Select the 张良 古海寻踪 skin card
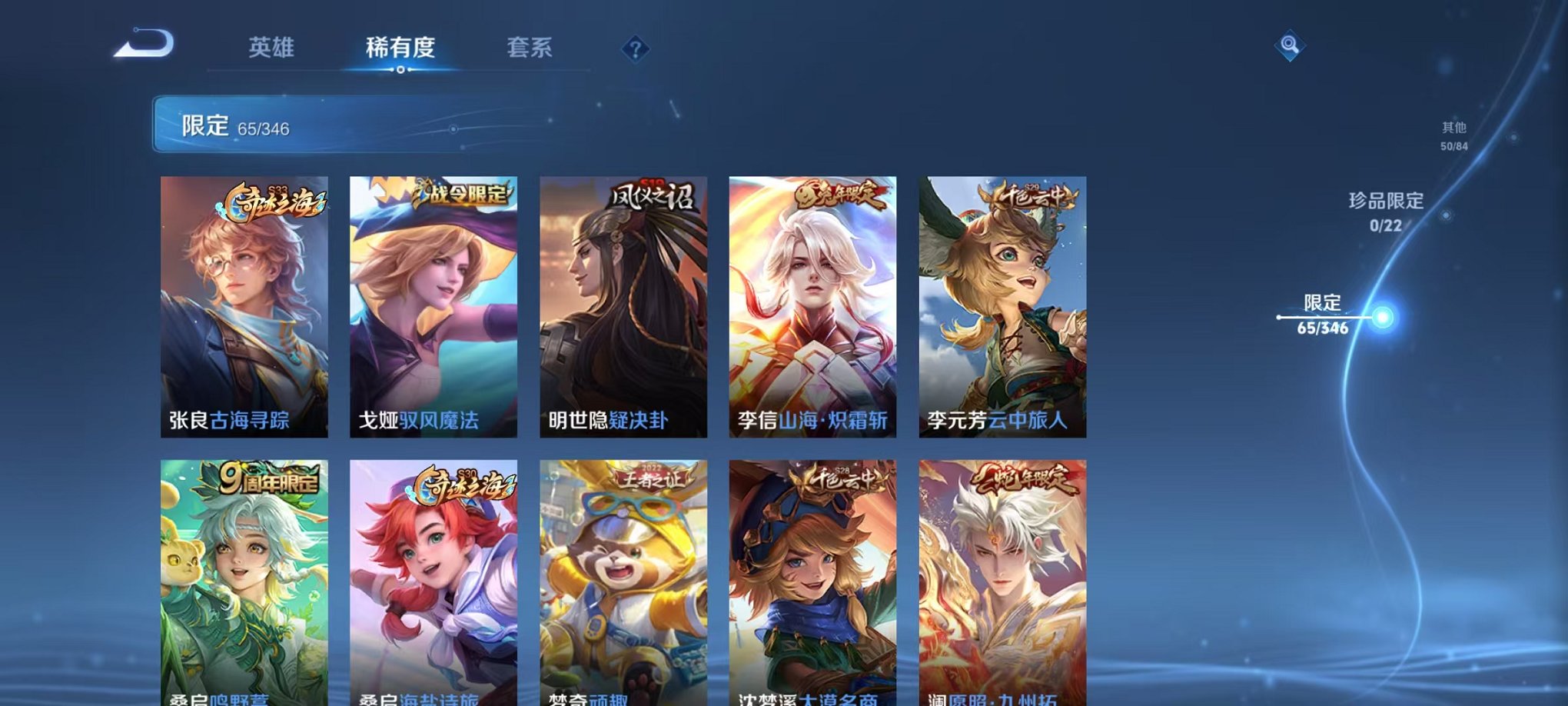The height and width of the screenshot is (706, 1568). [243, 305]
